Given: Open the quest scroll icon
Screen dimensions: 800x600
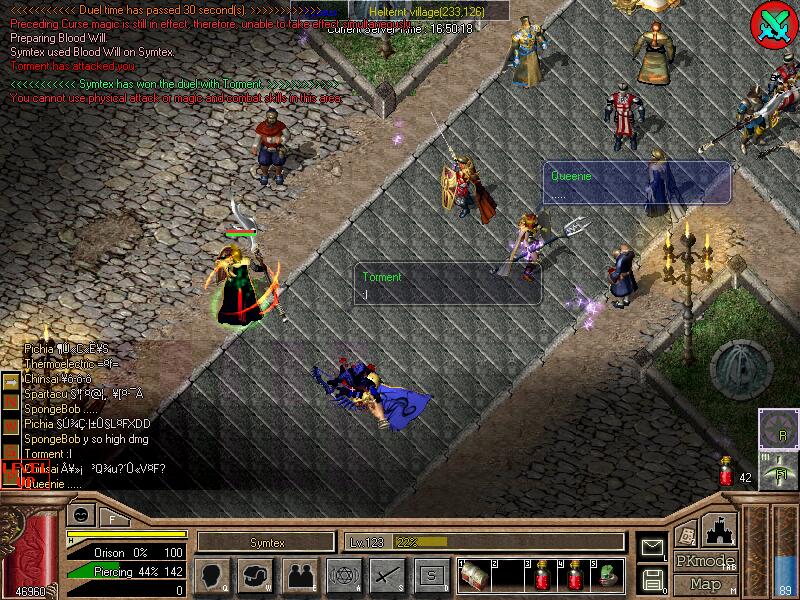Looking at the screenshot, I should tap(688, 532).
